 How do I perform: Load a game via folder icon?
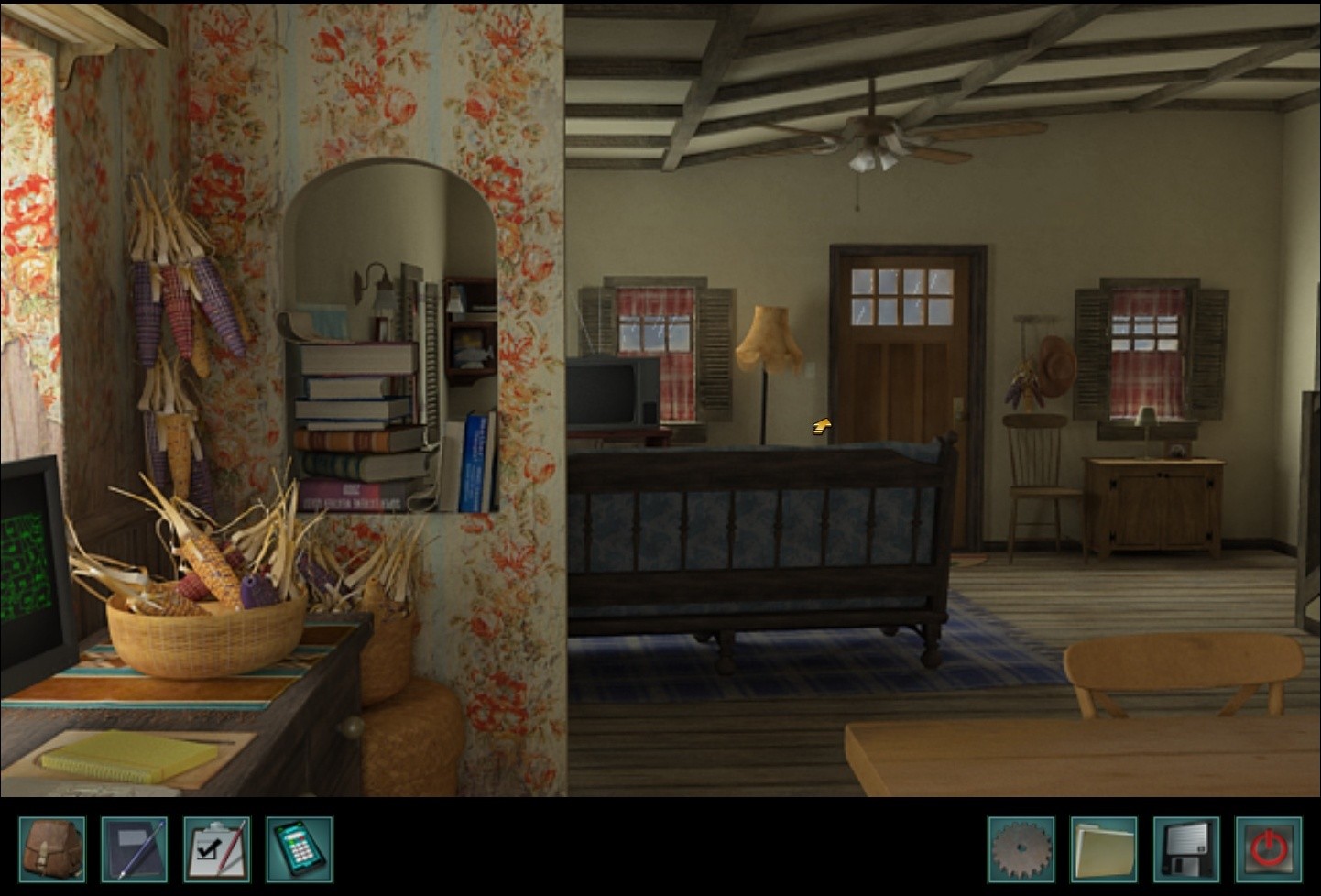(1104, 849)
